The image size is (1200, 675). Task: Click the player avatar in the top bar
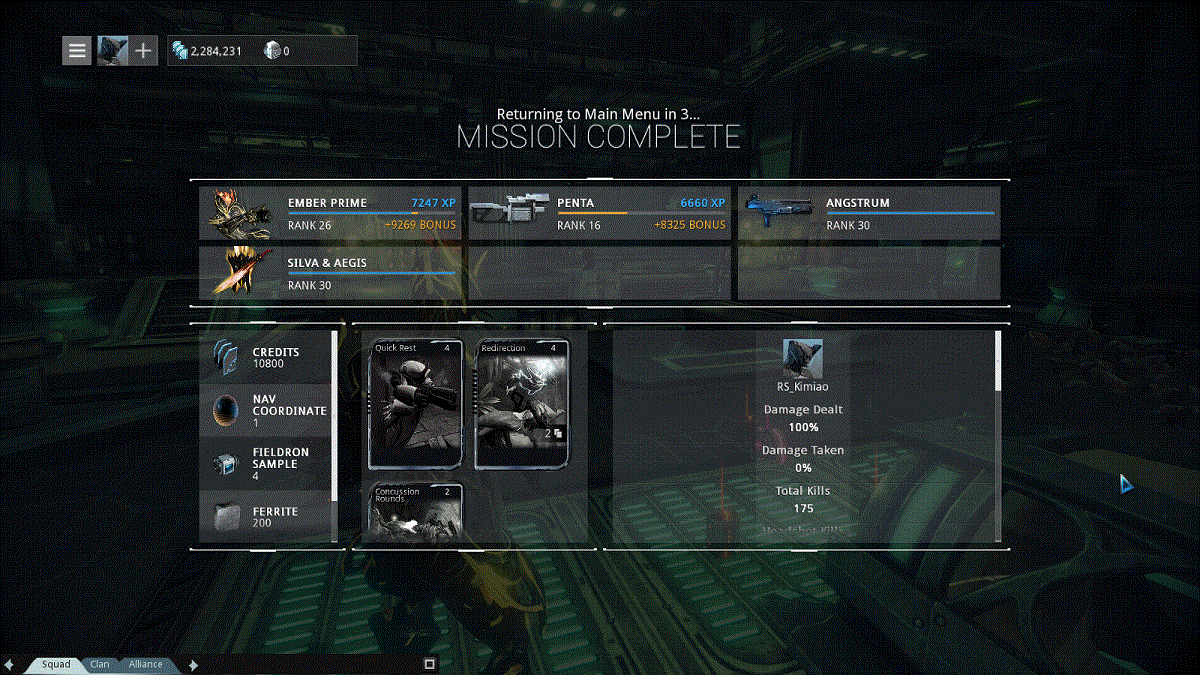(x=111, y=50)
